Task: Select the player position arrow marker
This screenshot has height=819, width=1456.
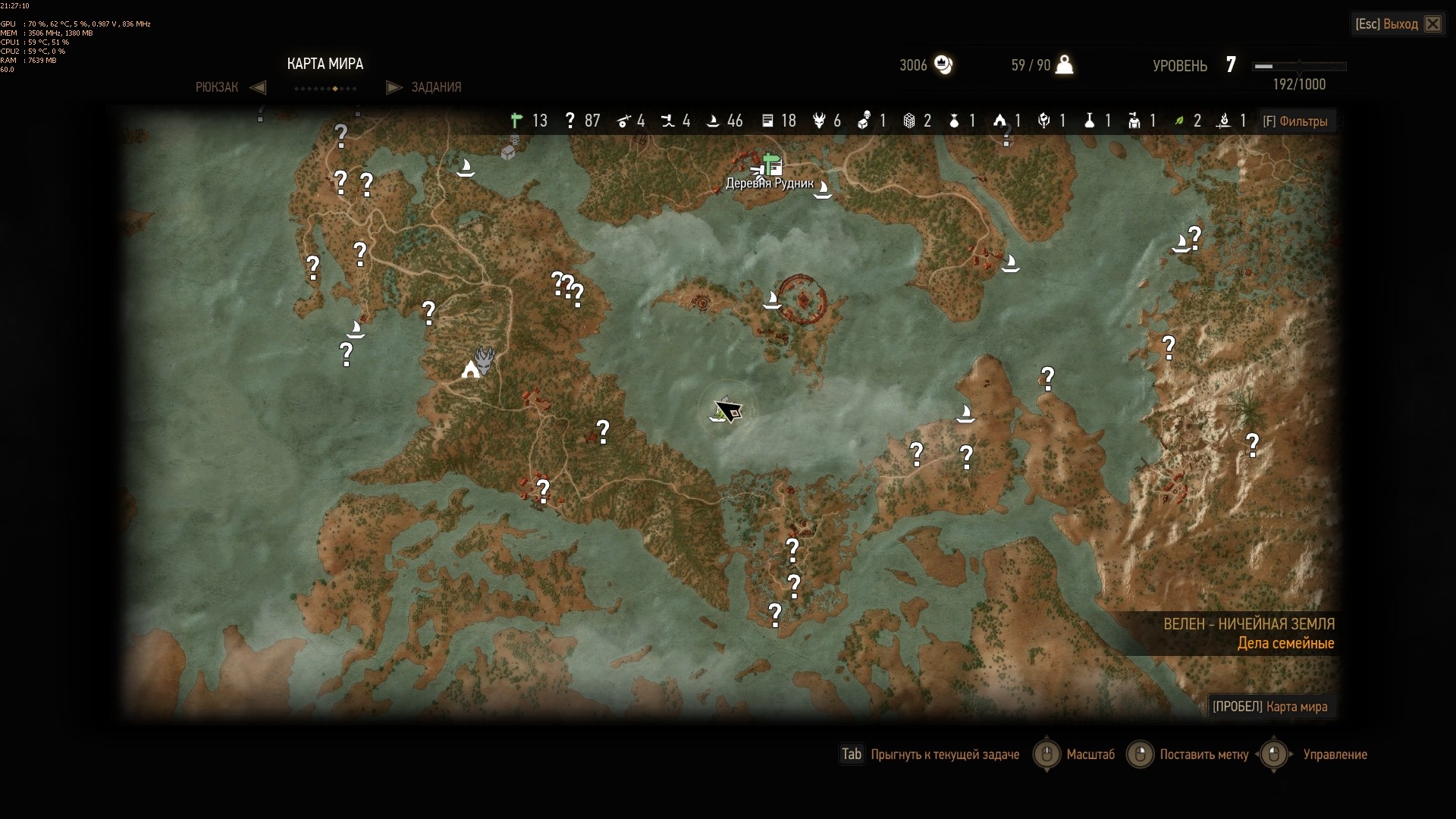Action: [728, 410]
